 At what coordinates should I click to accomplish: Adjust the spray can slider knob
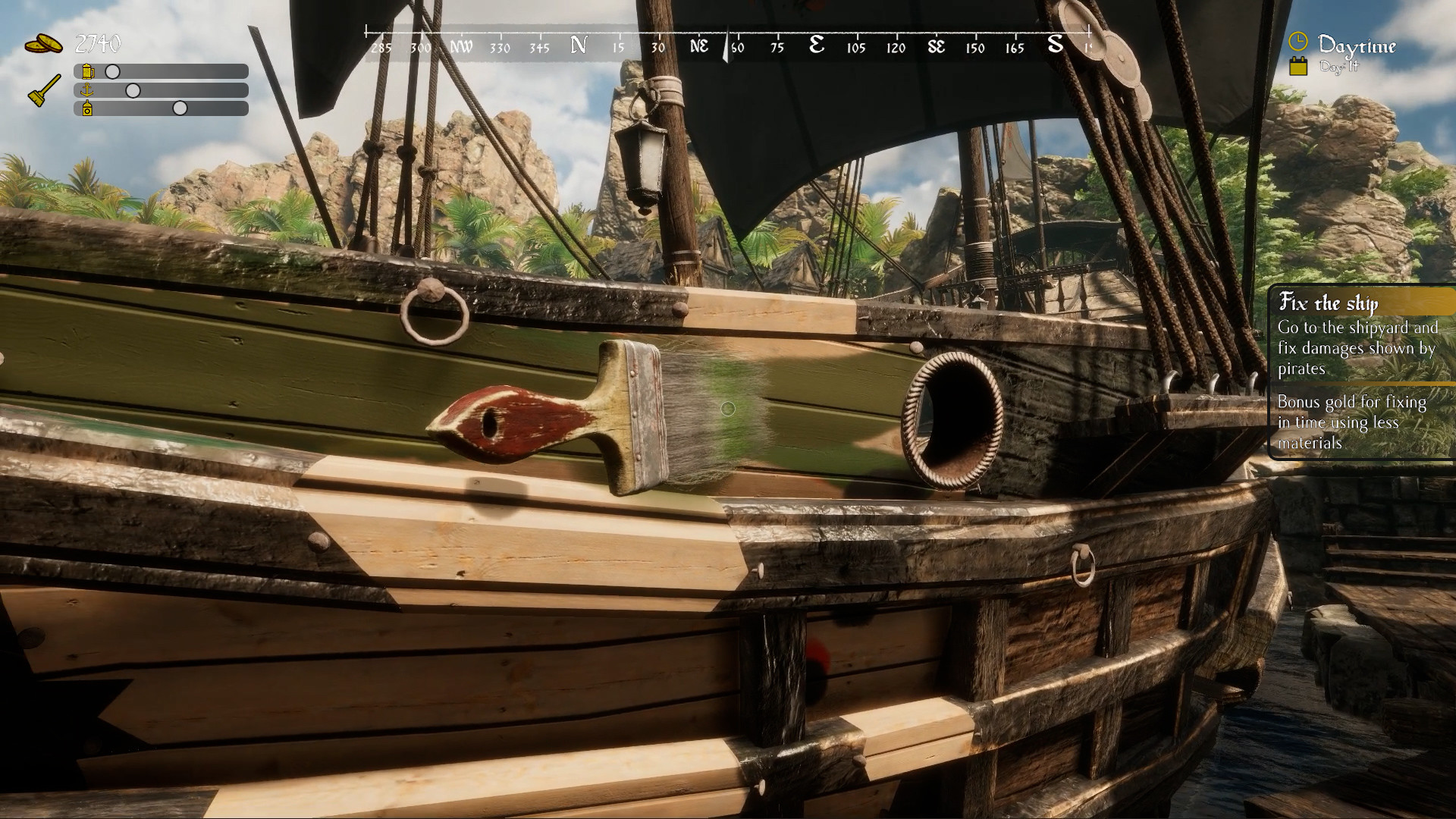click(179, 108)
